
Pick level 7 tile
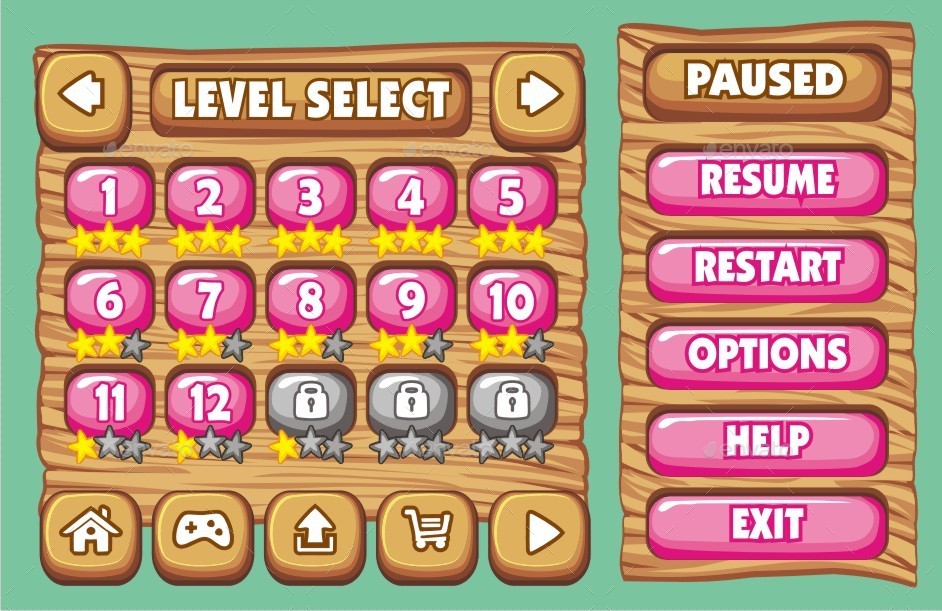pos(210,300)
